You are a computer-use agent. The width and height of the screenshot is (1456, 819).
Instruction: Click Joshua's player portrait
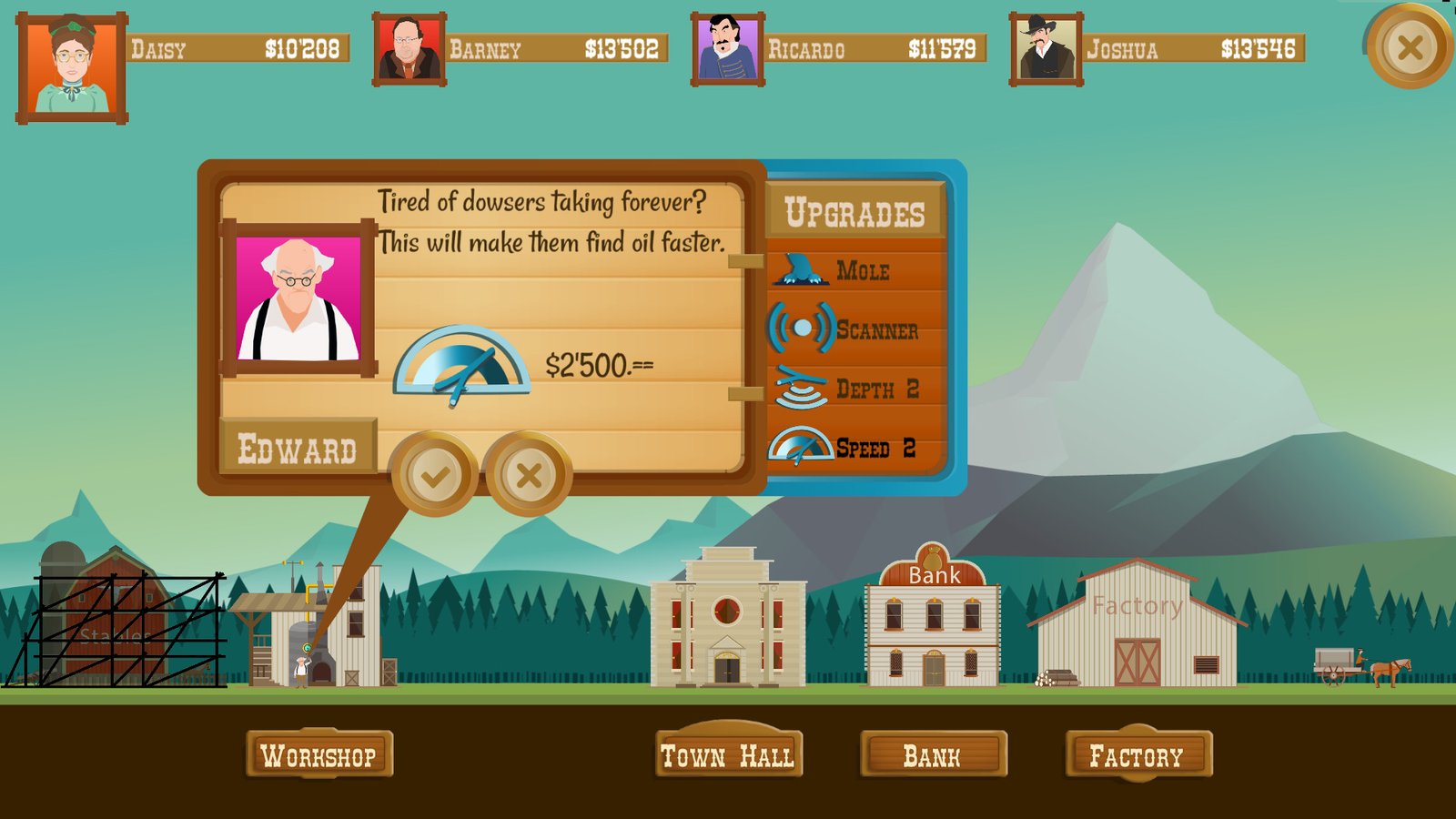tap(1046, 50)
